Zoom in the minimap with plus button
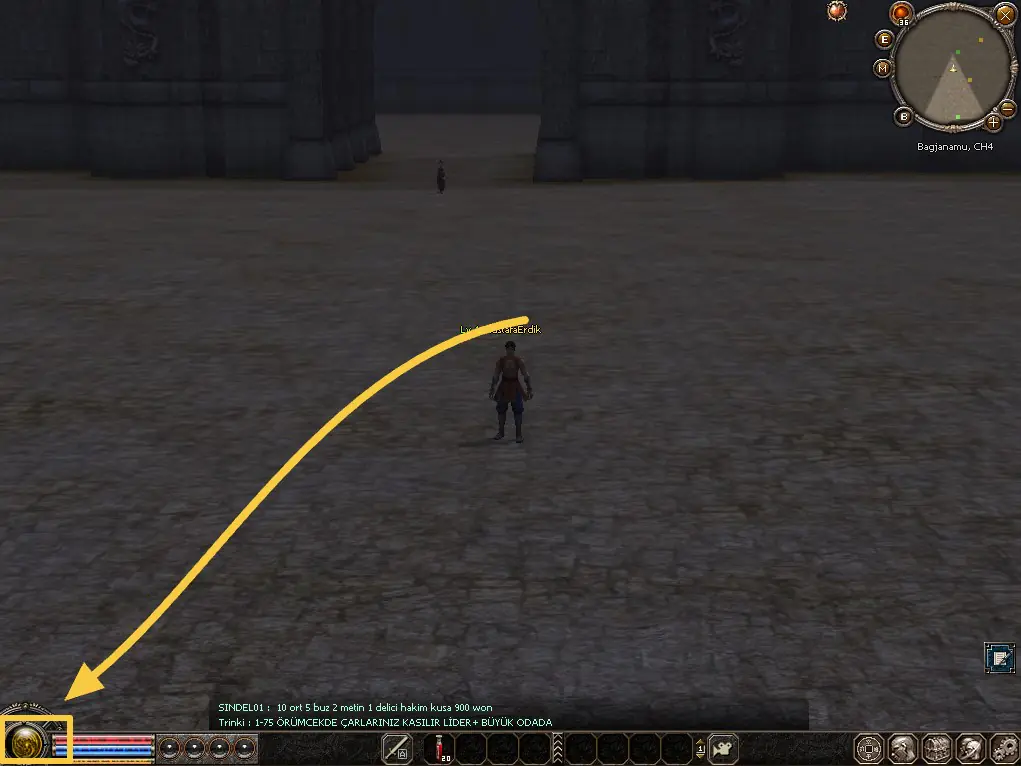 pos(993,122)
